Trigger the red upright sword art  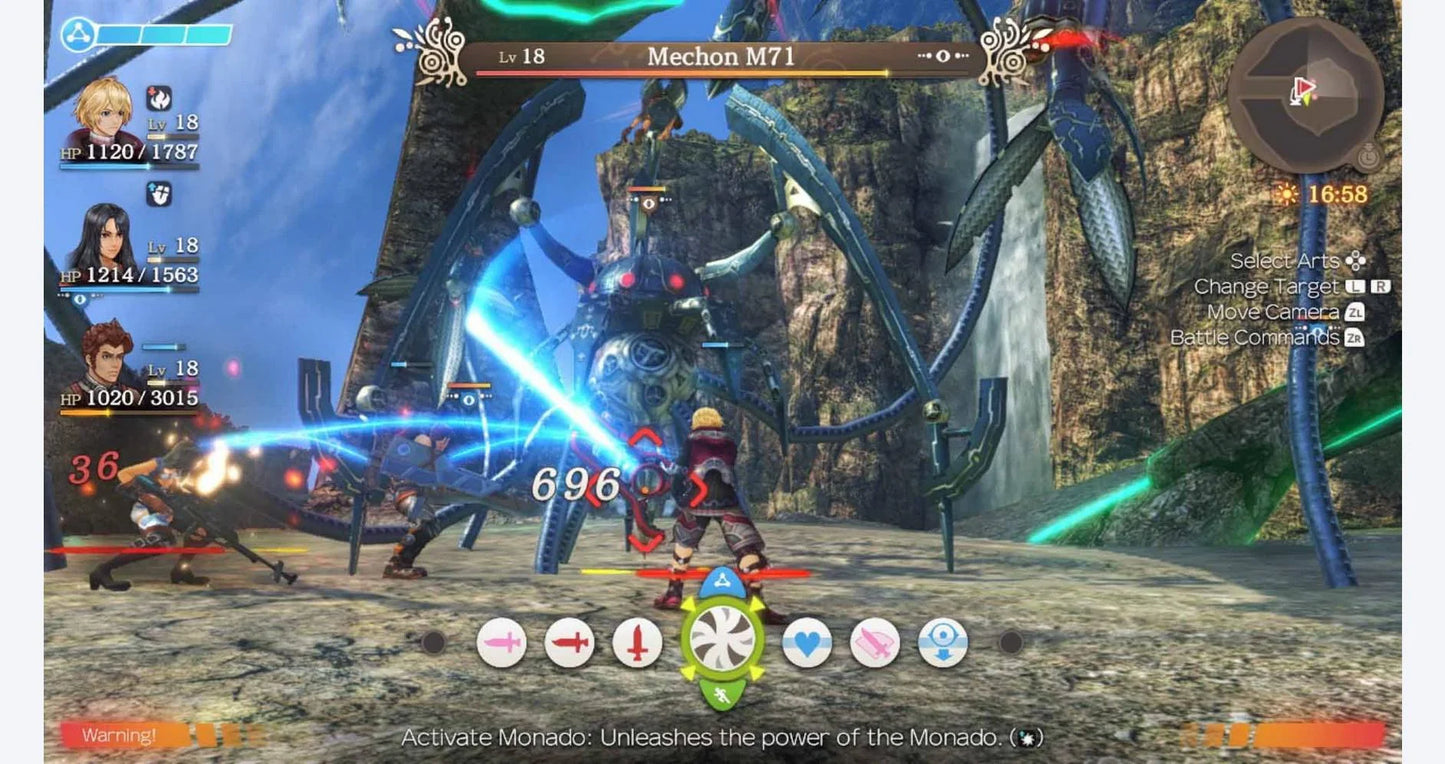coord(637,642)
